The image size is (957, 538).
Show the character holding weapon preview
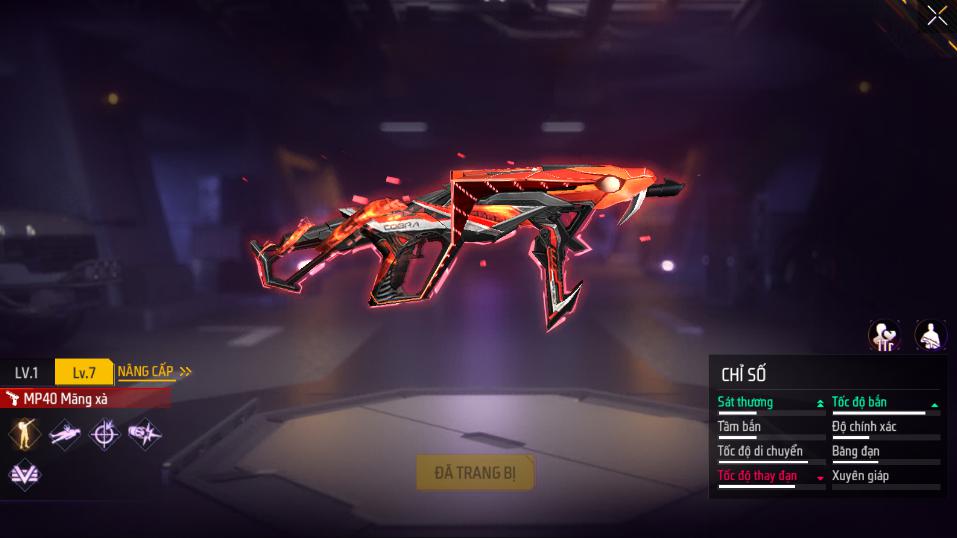pyautogui.click(x=930, y=335)
